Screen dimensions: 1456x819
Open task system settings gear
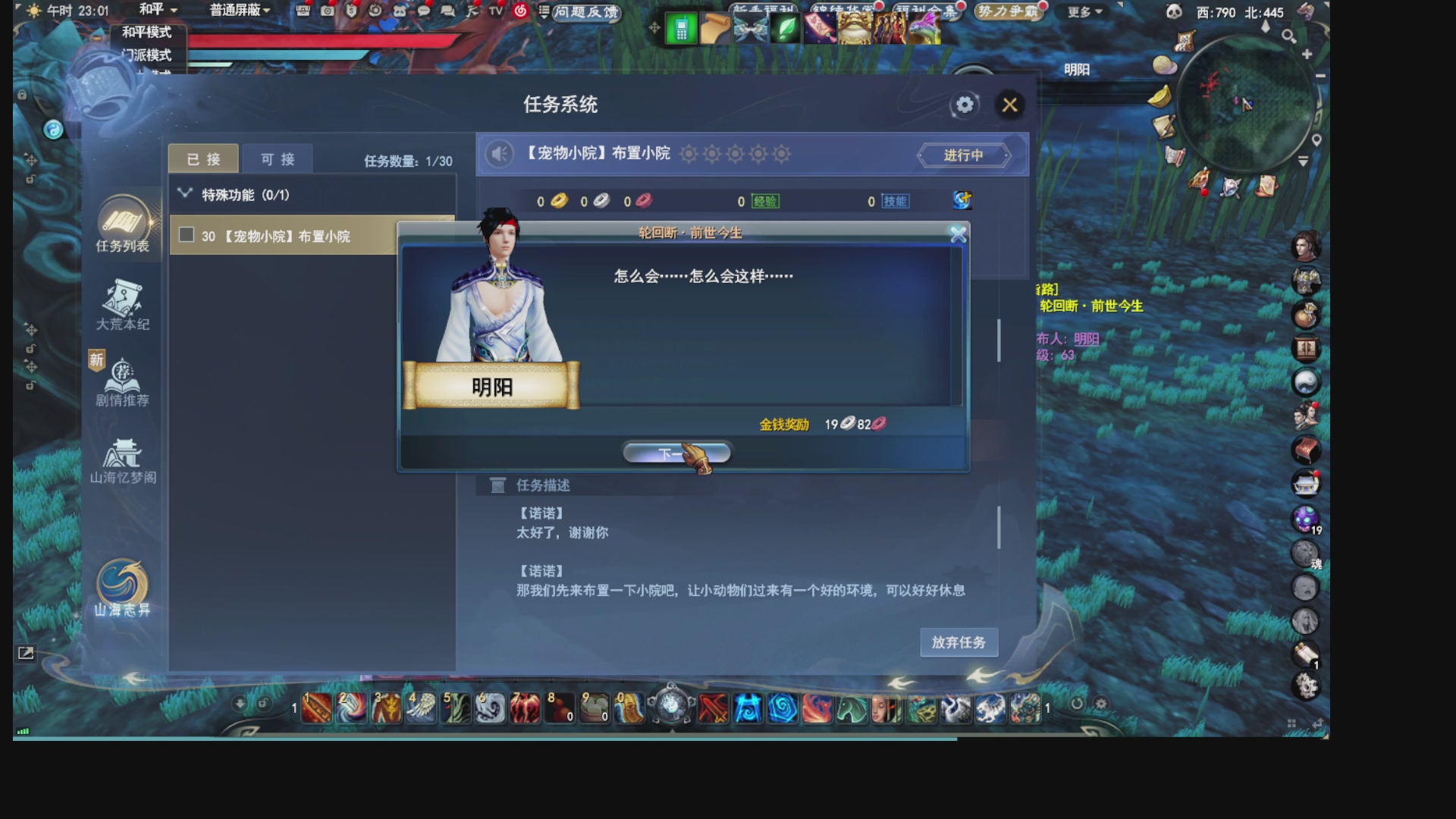point(963,105)
